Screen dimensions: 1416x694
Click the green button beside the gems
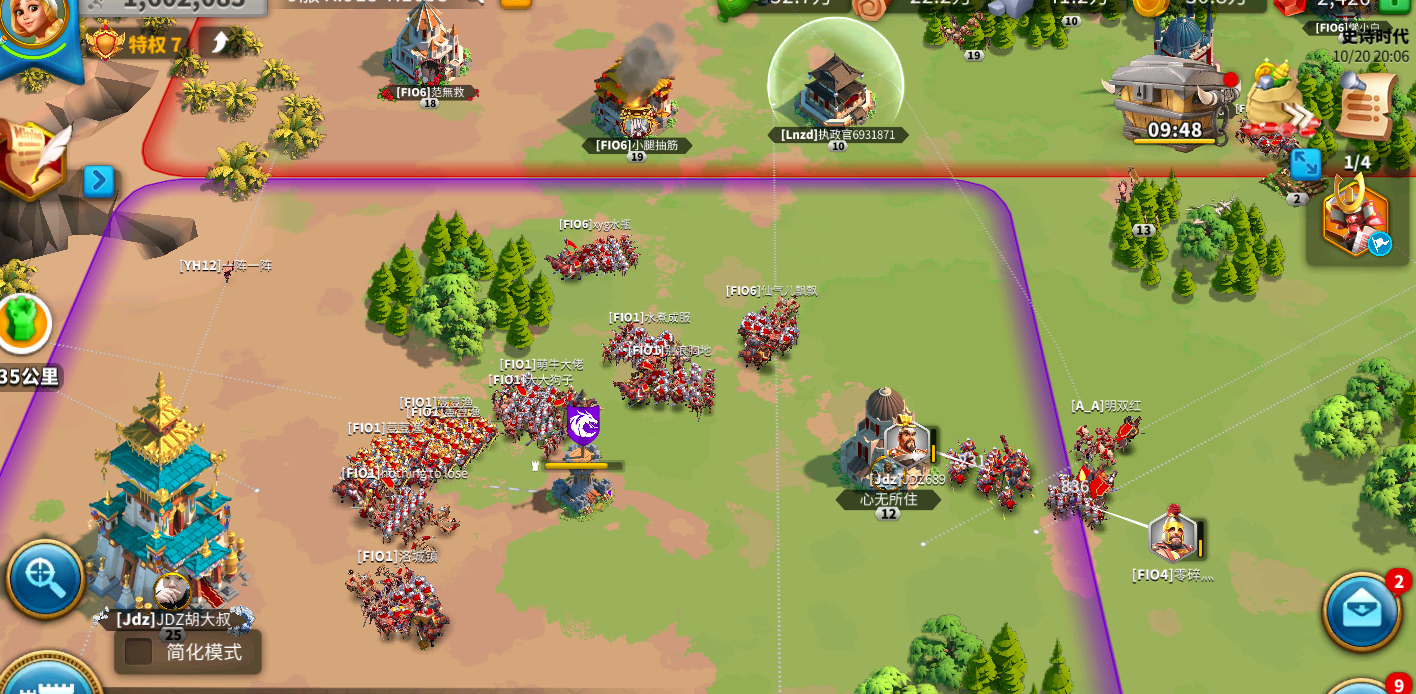pos(1393,4)
